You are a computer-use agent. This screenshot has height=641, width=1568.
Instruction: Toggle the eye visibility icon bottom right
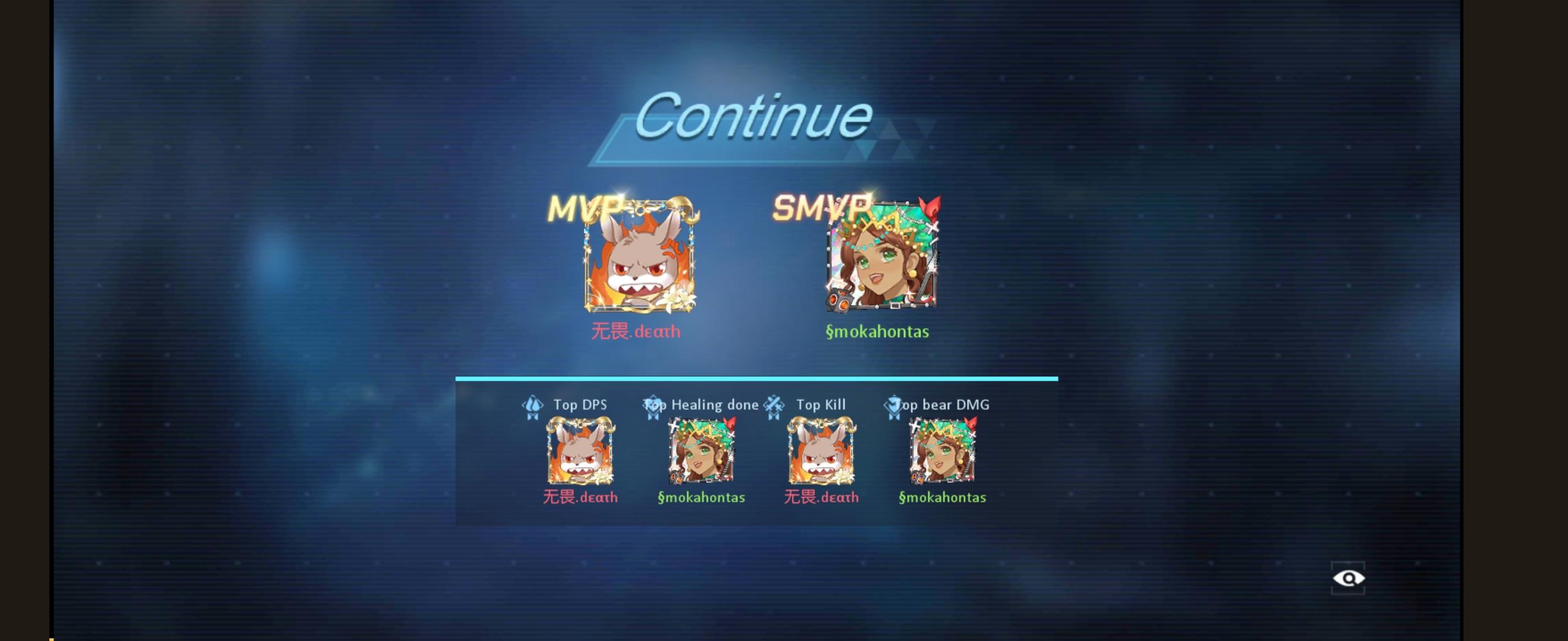1347,579
